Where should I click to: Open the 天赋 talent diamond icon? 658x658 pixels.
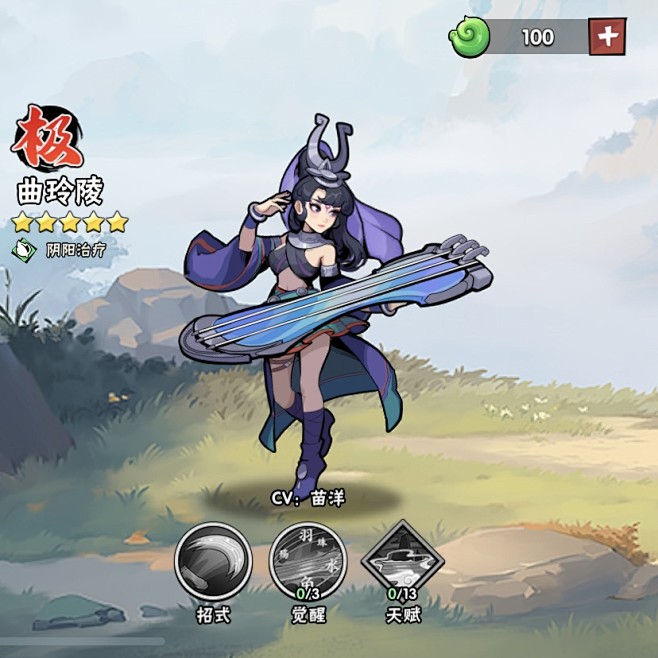coord(402,560)
